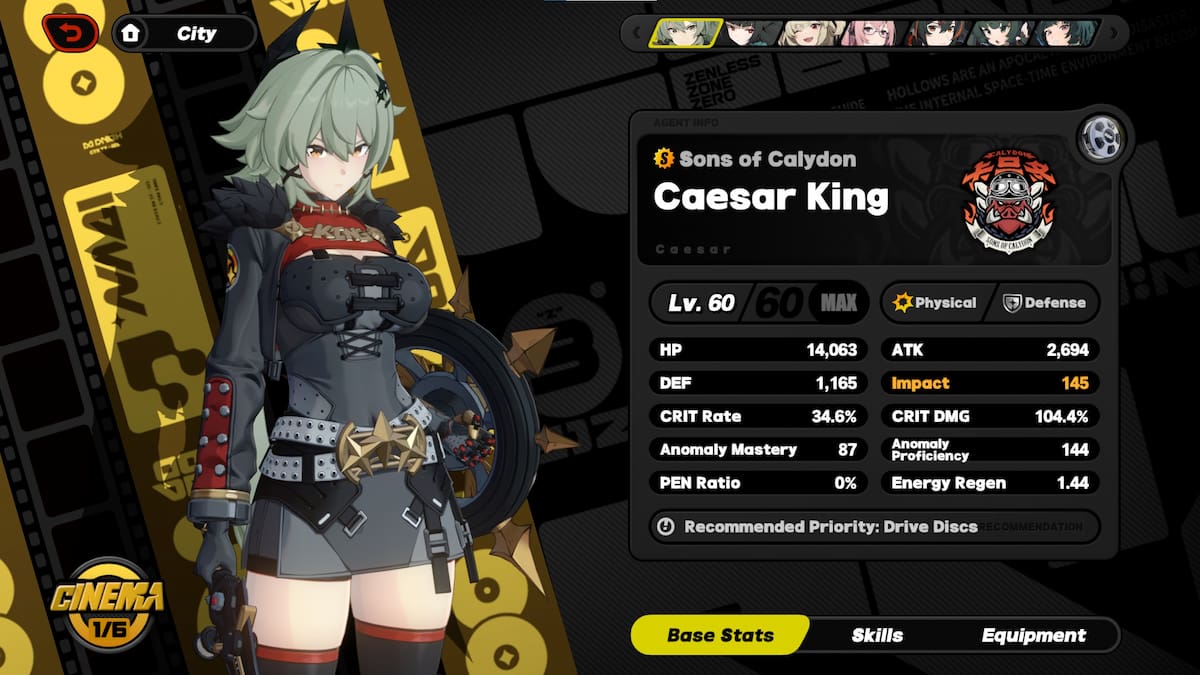This screenshot has height=675, width=1200.
Task: Show next agents with right arrow
Action: click(x=1117, y=33)
